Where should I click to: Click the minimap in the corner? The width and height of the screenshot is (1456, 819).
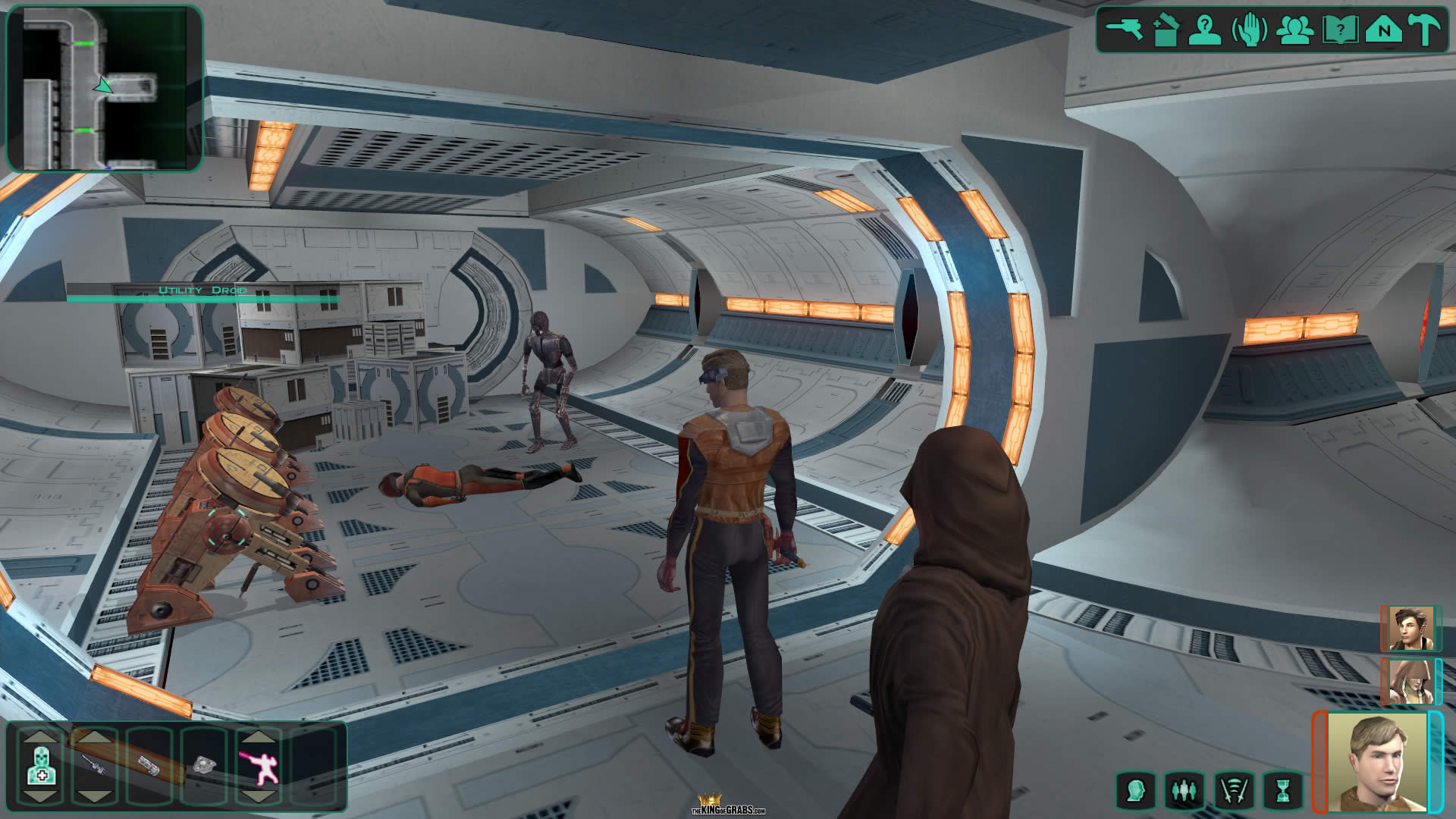pyautogui.click(x=105, y=88)
